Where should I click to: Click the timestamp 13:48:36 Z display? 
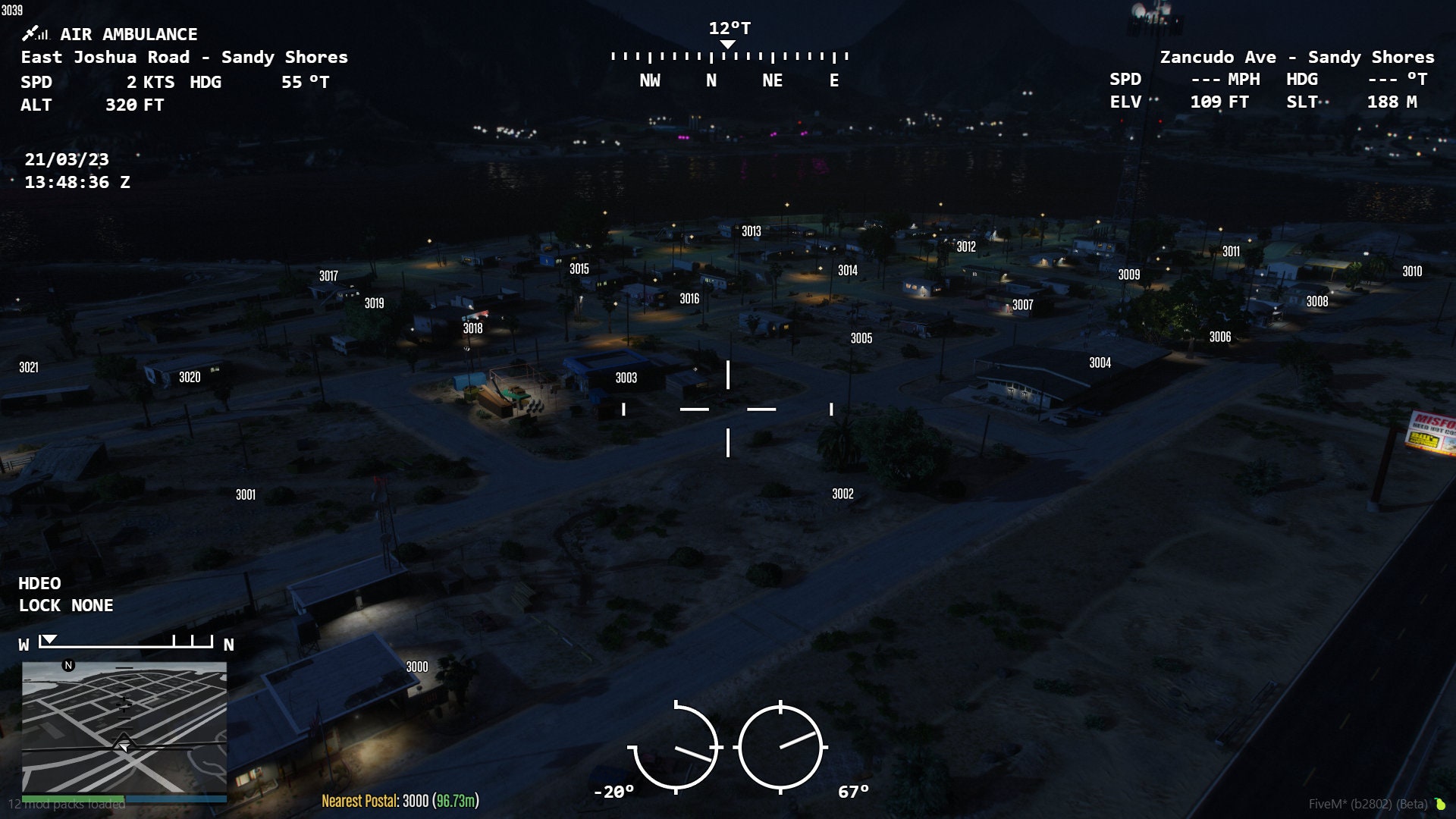click(x=77, y=183)
